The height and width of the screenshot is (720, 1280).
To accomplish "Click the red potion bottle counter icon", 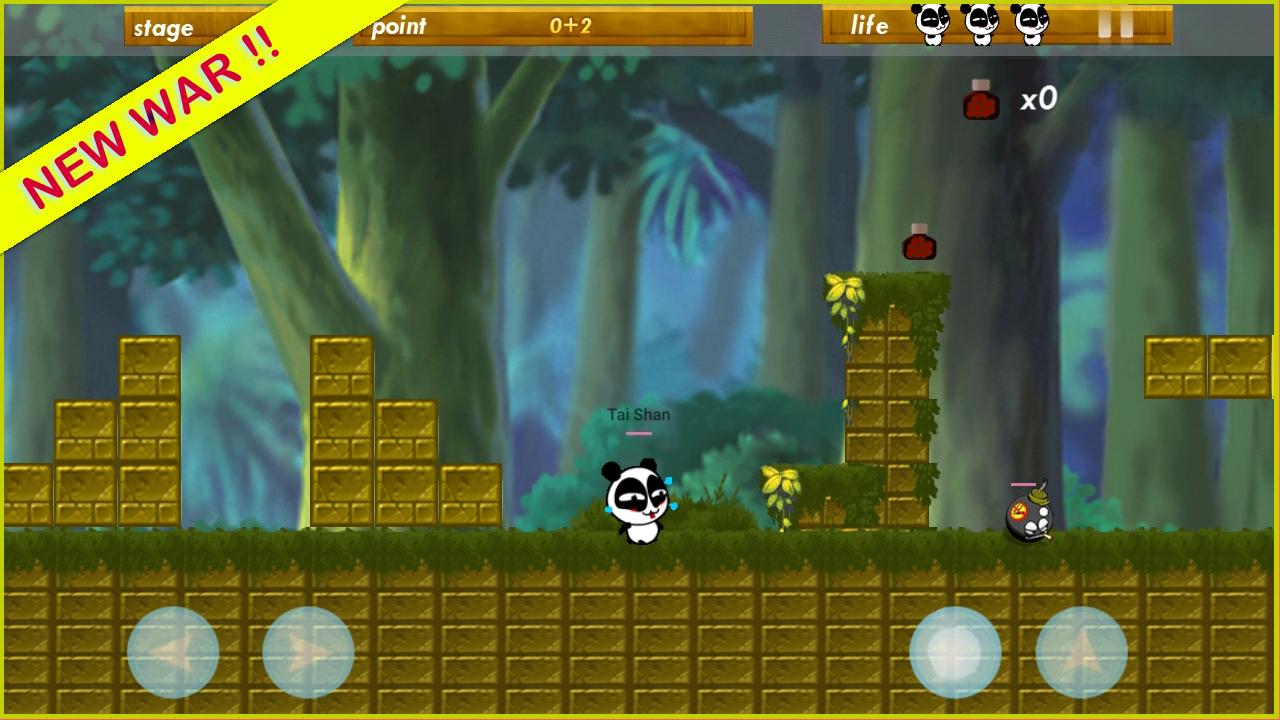I will point(978,100).
